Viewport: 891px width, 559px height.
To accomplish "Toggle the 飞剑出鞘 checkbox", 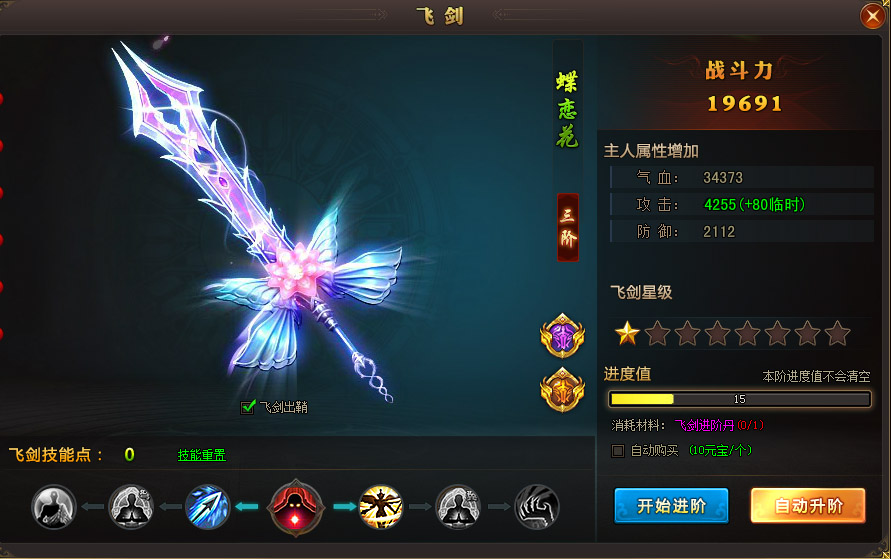I will click(248, 407).
